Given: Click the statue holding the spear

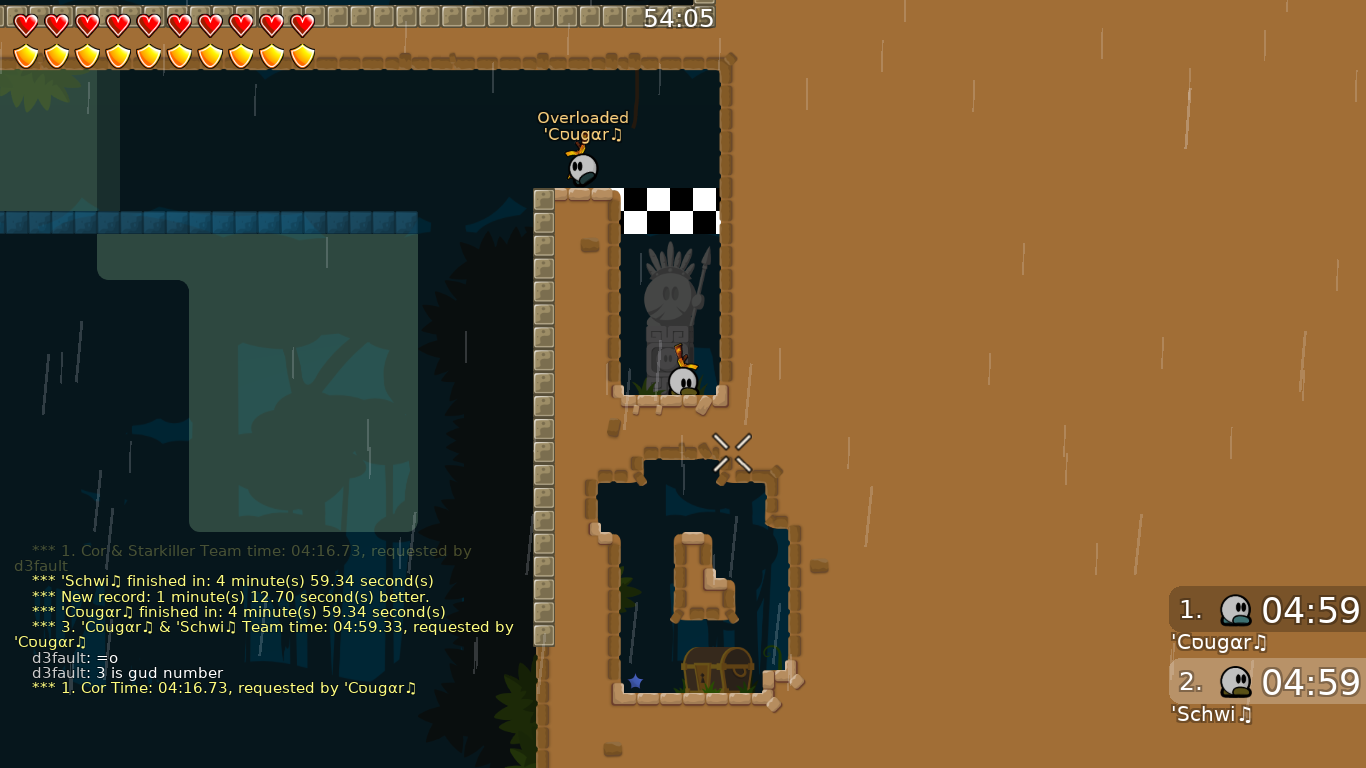Looking at the screenshot, I should pos(668,300).
